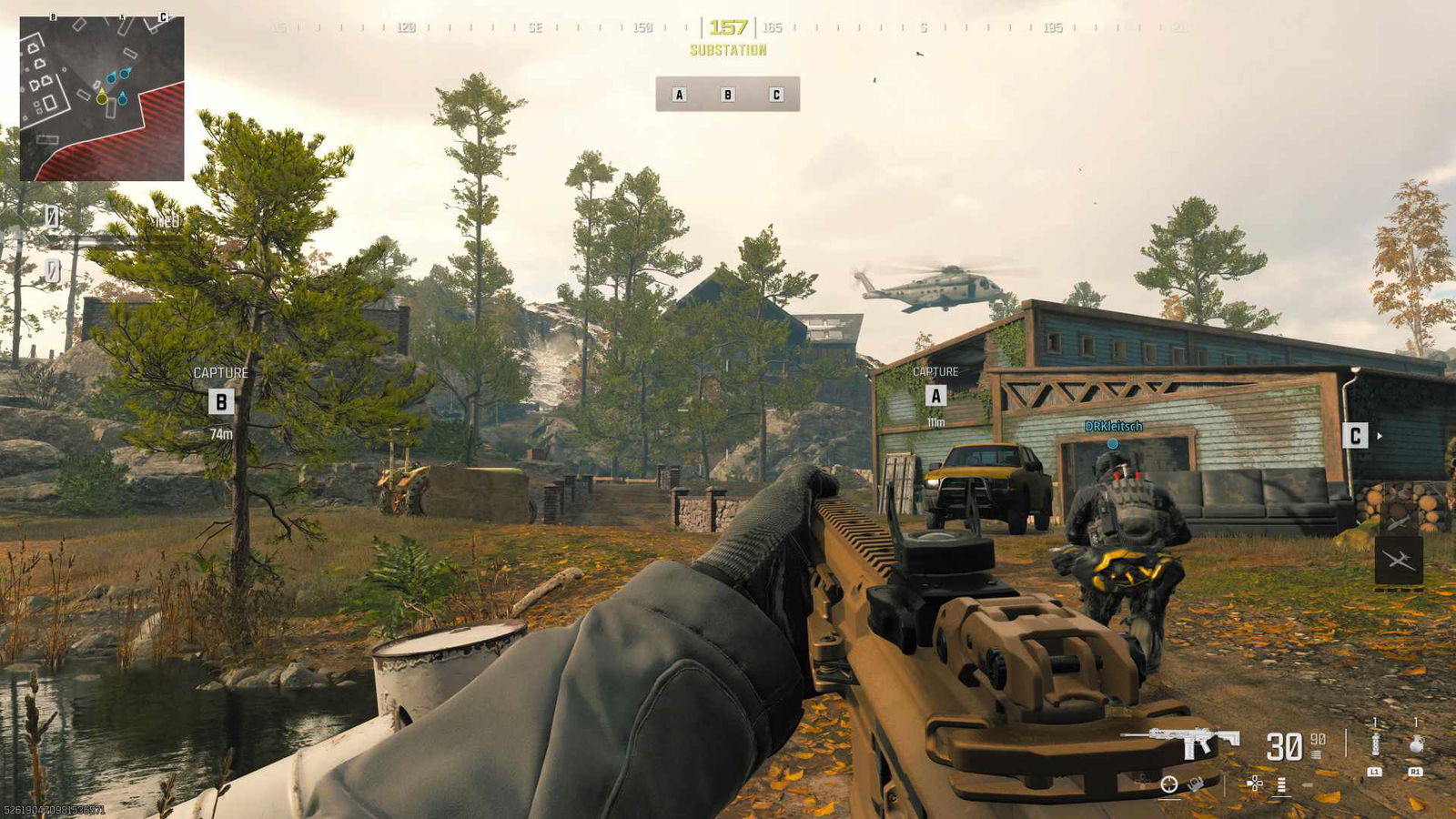Select flag B in the top objective bar
This screenshot has width=1456, height=819.
[727, 95]
